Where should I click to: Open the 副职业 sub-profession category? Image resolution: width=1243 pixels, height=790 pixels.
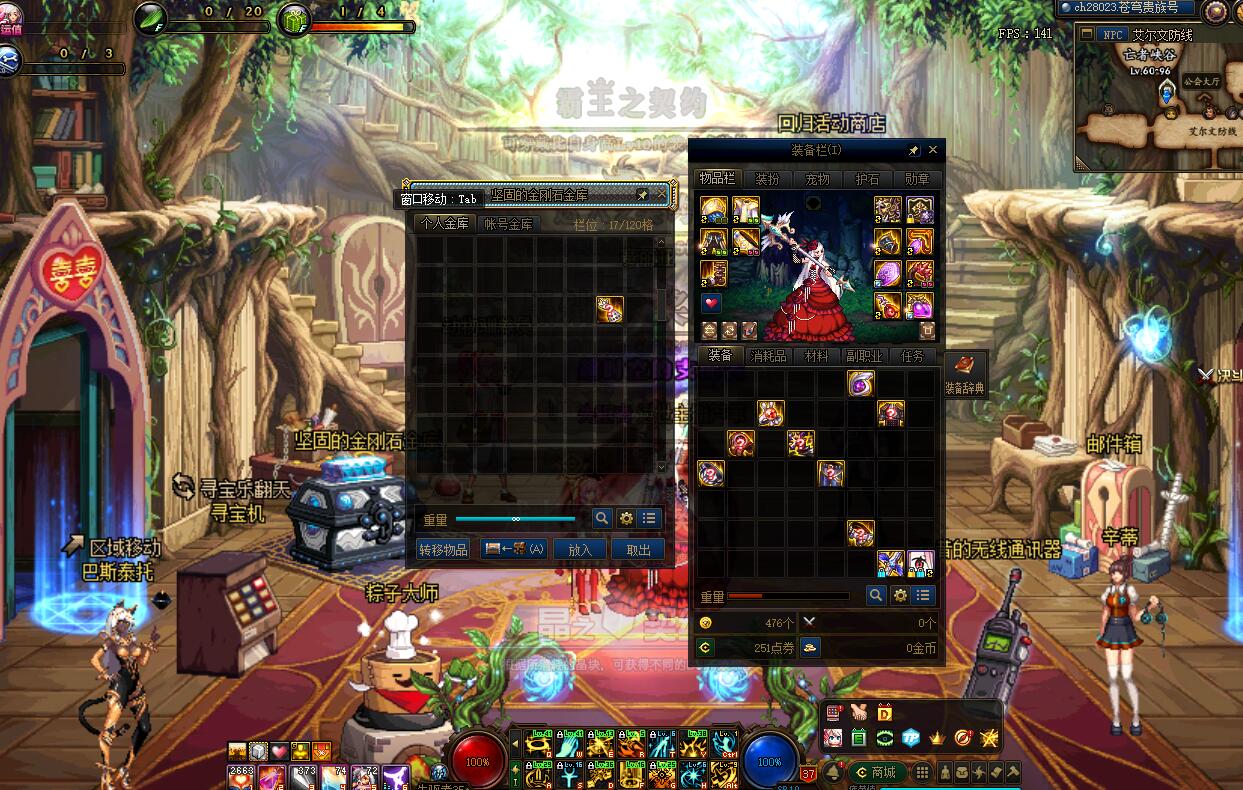click(x=864, y=356)
